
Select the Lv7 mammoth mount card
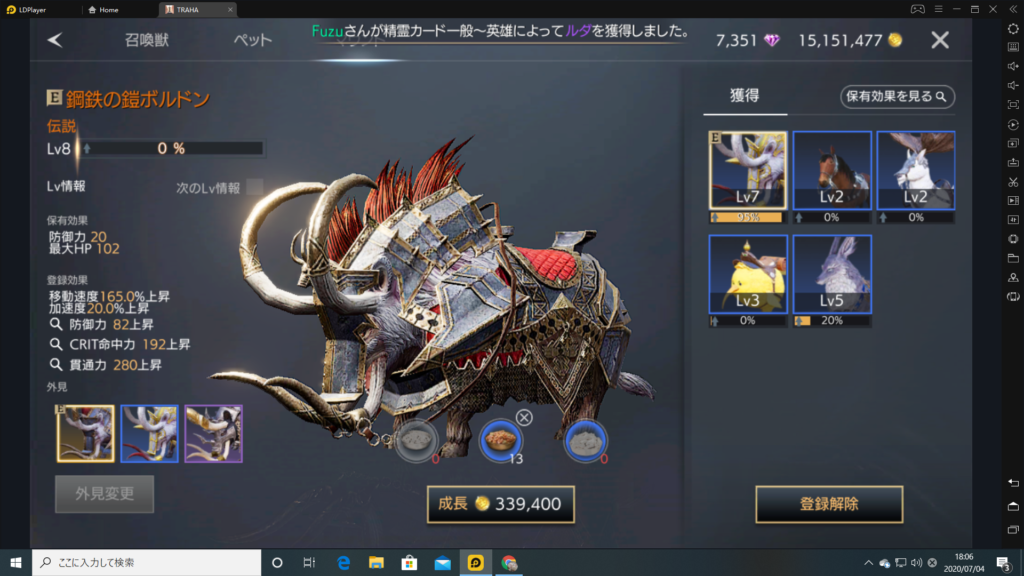[x=747, y=171]
